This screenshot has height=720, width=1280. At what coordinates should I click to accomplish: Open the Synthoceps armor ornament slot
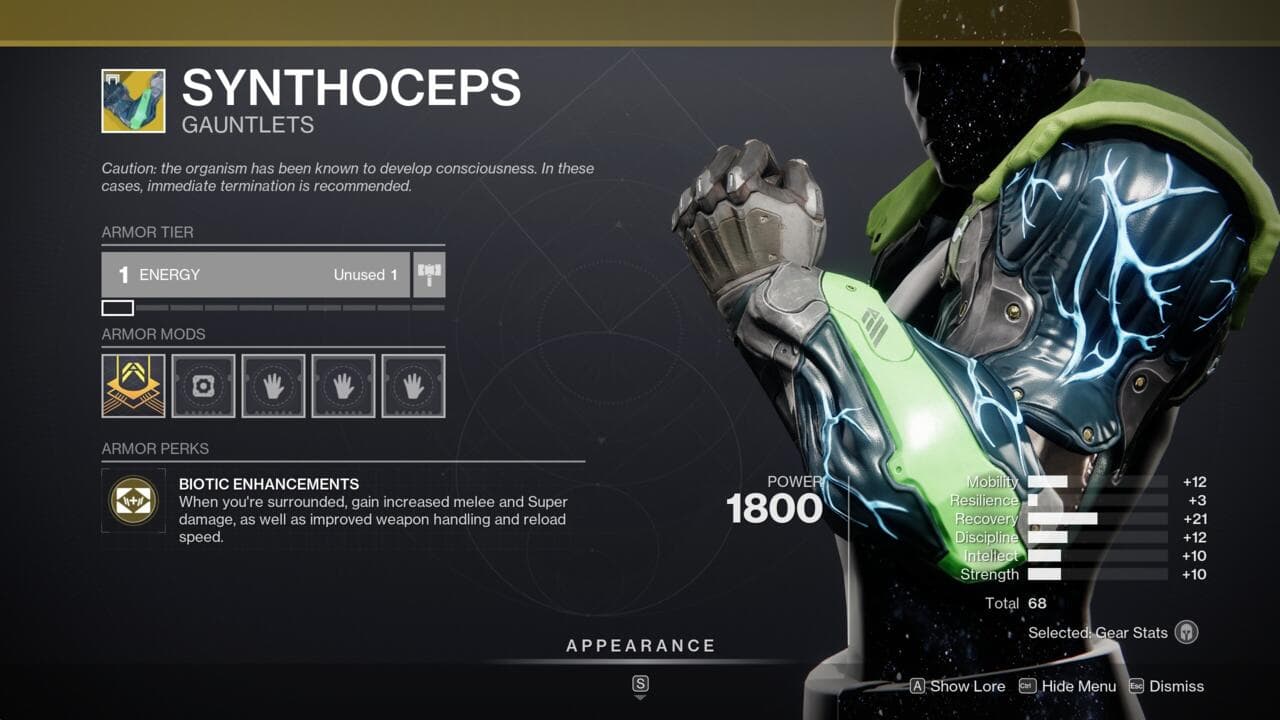point(133,386)
